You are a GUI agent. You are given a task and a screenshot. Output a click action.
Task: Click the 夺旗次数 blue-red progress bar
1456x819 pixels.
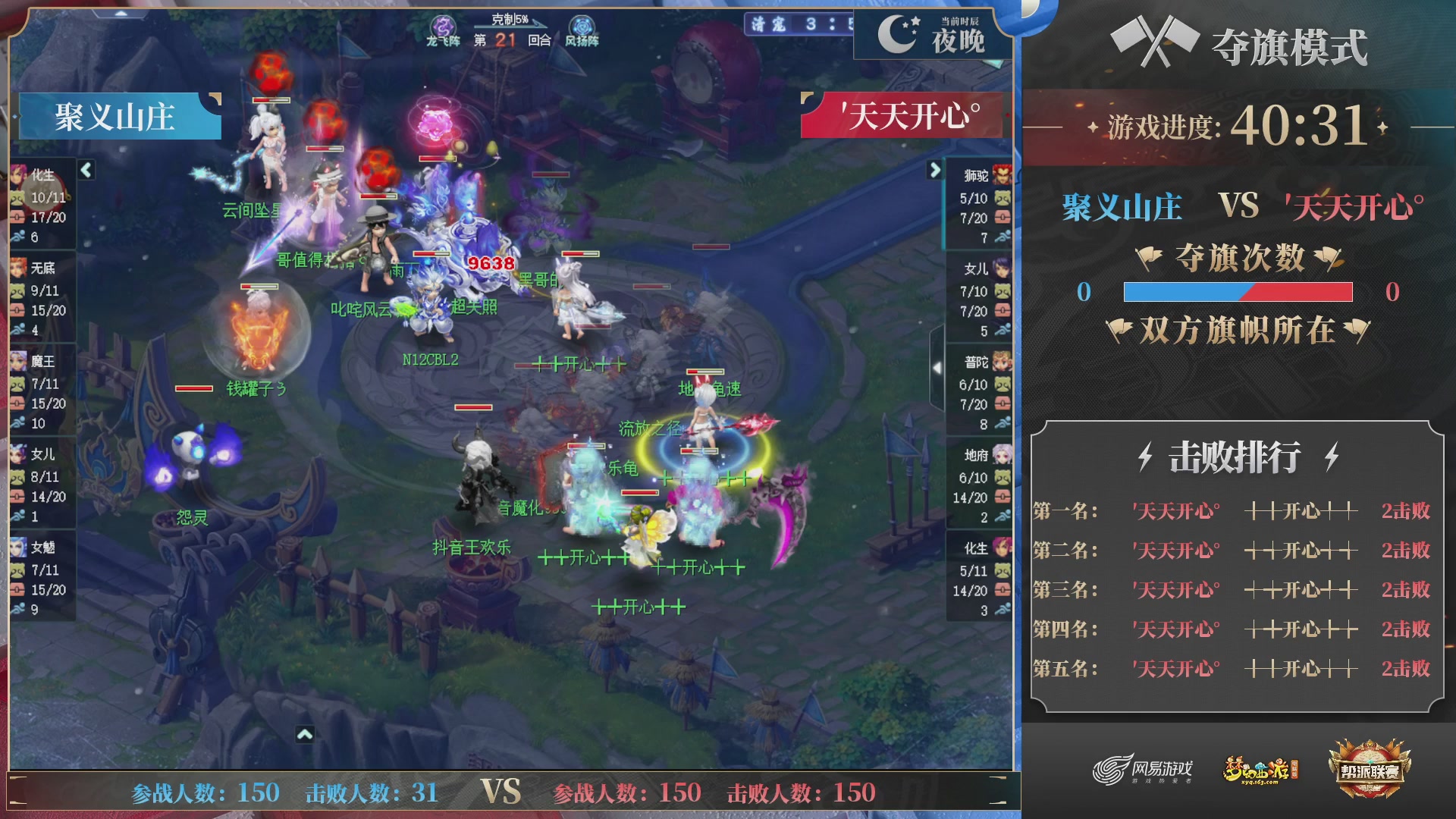1238,290
